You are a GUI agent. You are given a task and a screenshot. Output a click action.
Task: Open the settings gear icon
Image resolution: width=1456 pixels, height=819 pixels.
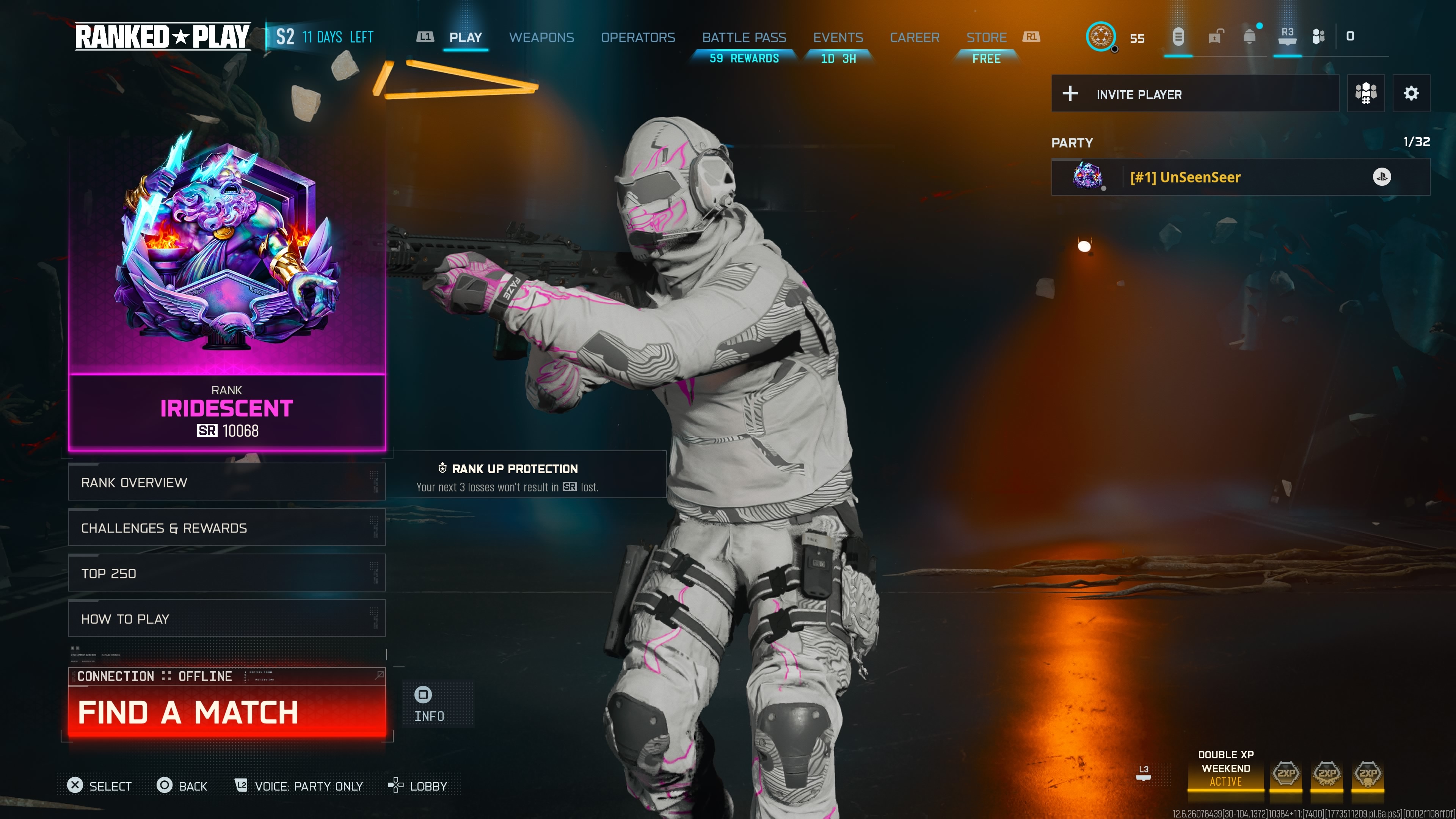(x=1411, y=93)
